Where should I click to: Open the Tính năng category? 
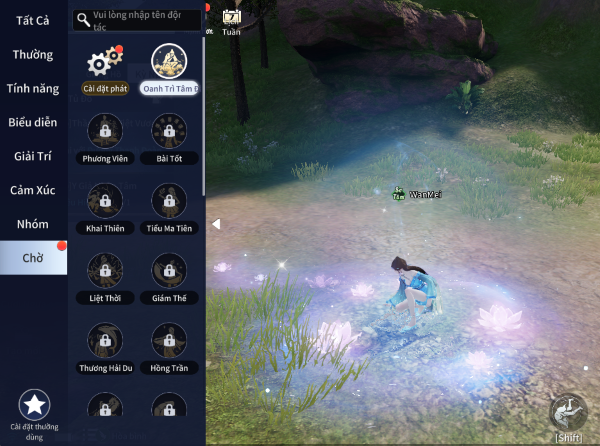pyautogui.click(x=32, y=88)
